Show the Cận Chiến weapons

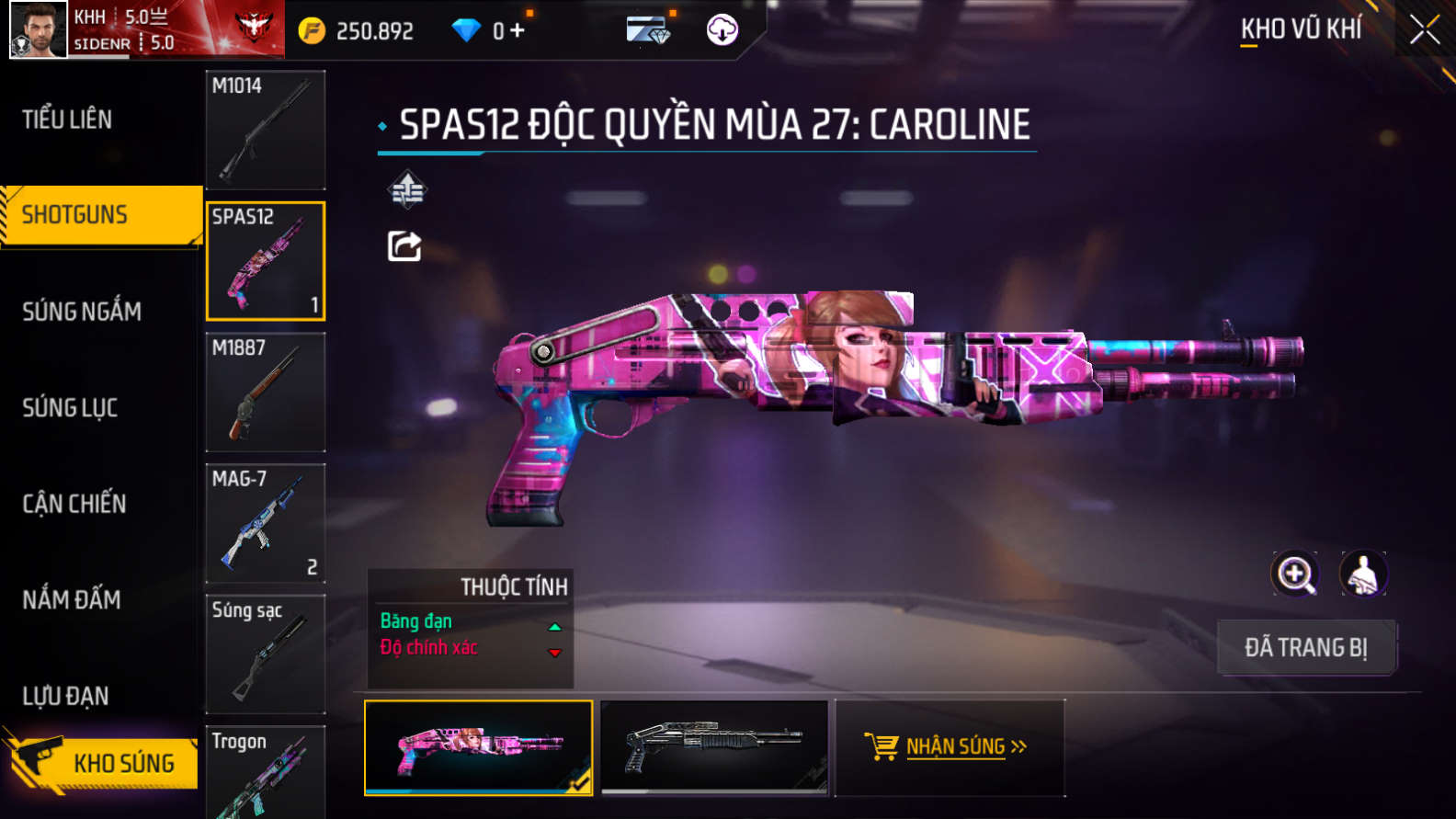point(74,504)
